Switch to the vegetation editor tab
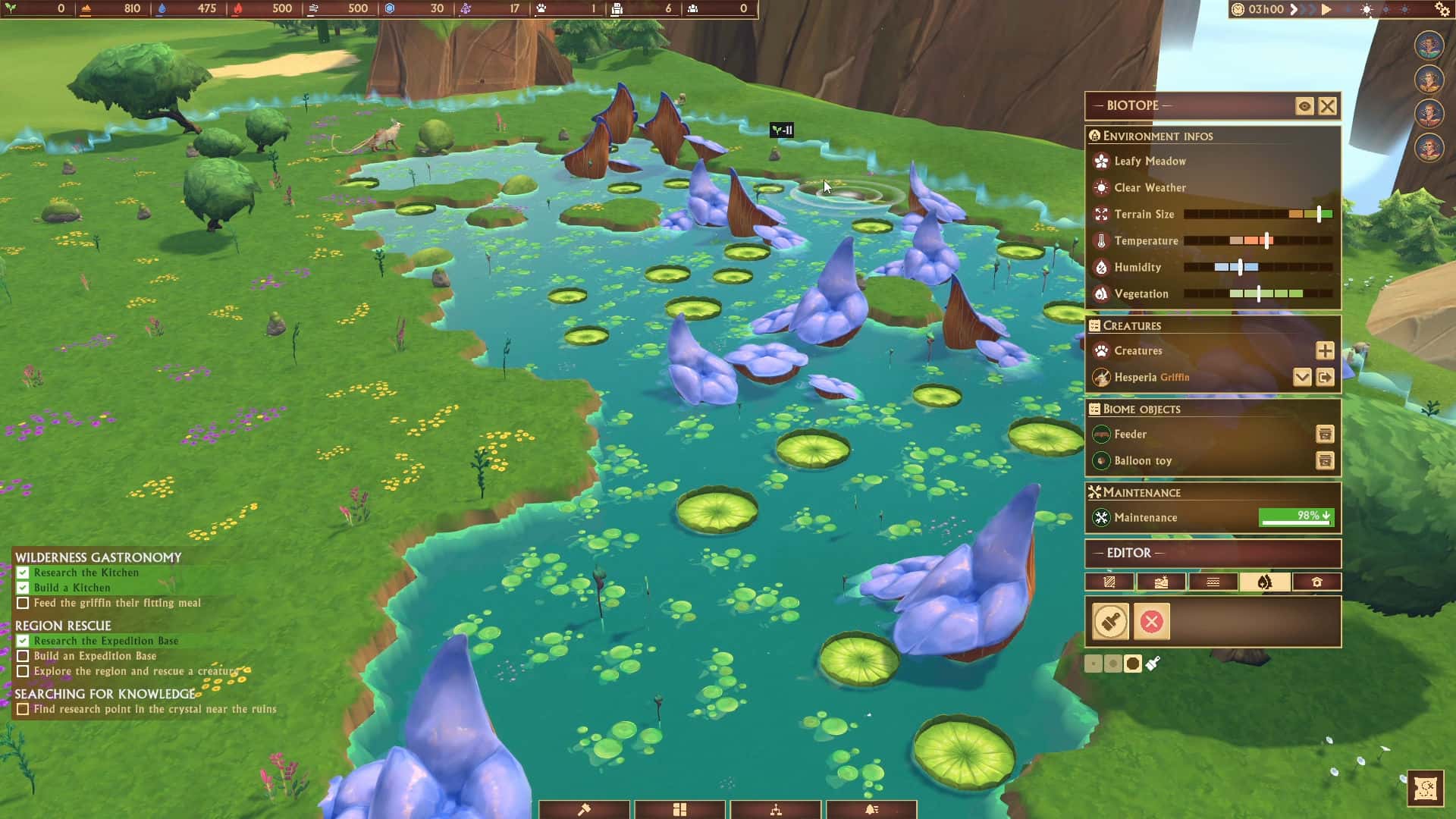Image resolution: width=1456 pixels, height=819 pixels. pos(1265,582)
